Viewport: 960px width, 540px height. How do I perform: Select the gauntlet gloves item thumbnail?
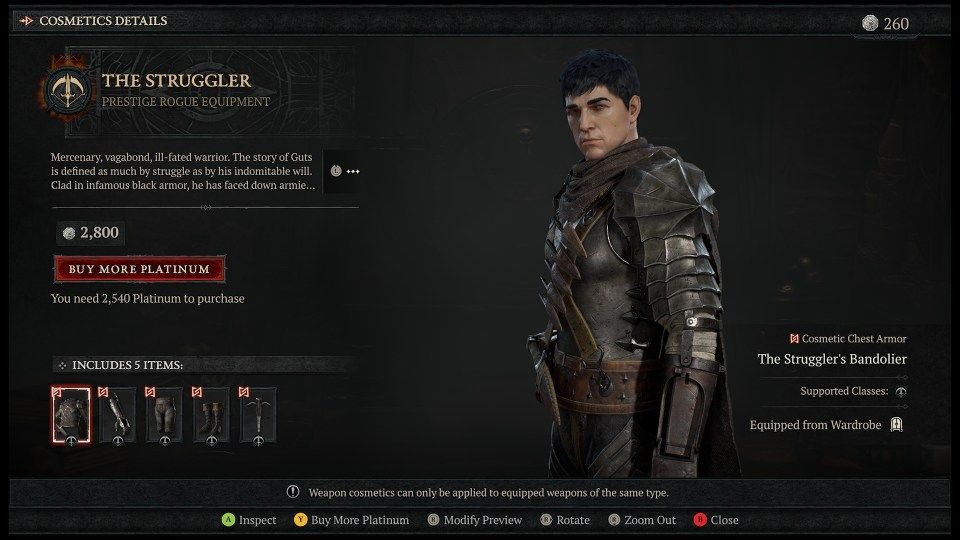pos(117,414)
